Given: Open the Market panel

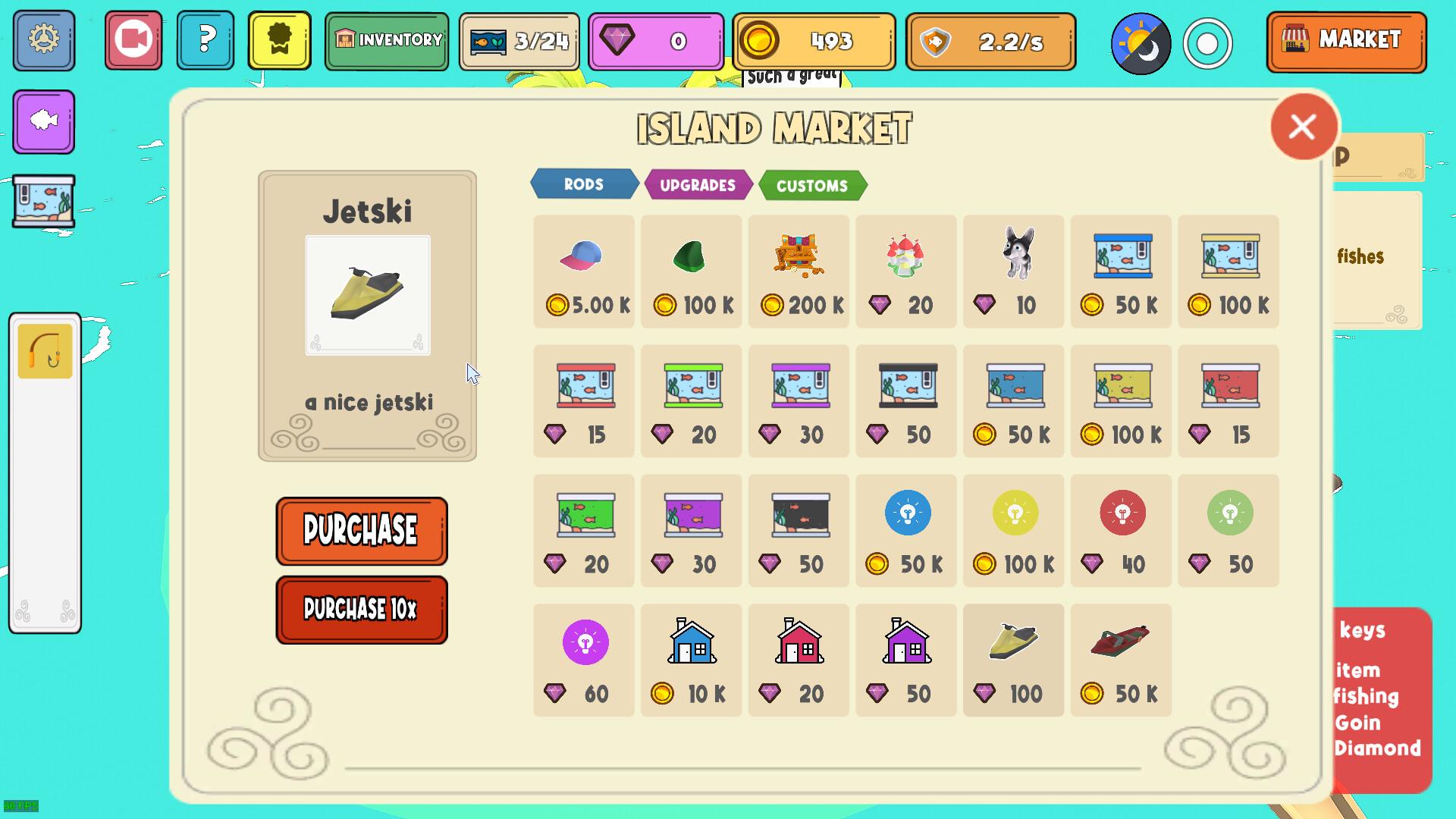Looking at the screenshot, I should click(x=1346, y=41).
